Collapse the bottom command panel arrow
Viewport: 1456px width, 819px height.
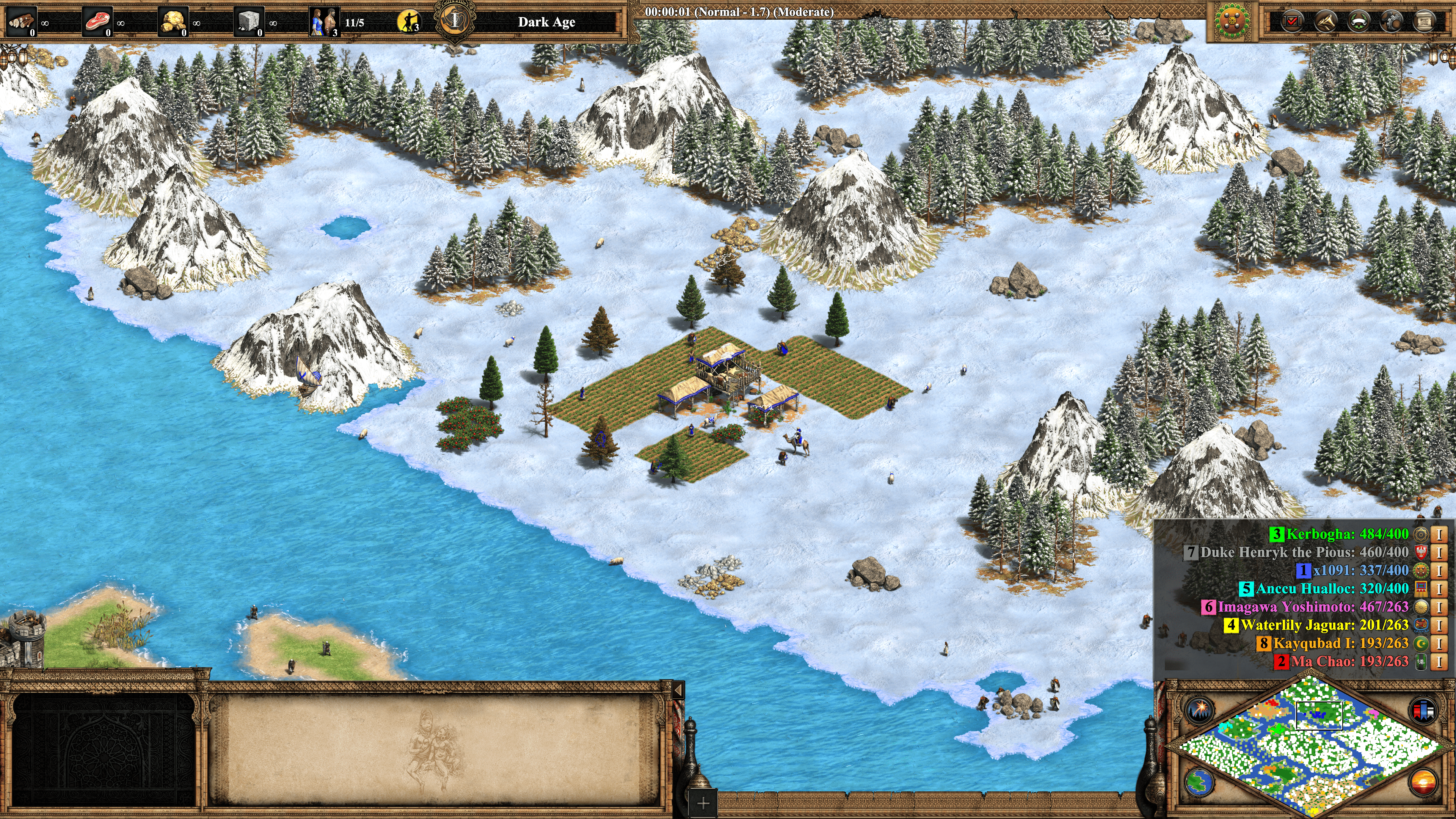tap(678, 689)
